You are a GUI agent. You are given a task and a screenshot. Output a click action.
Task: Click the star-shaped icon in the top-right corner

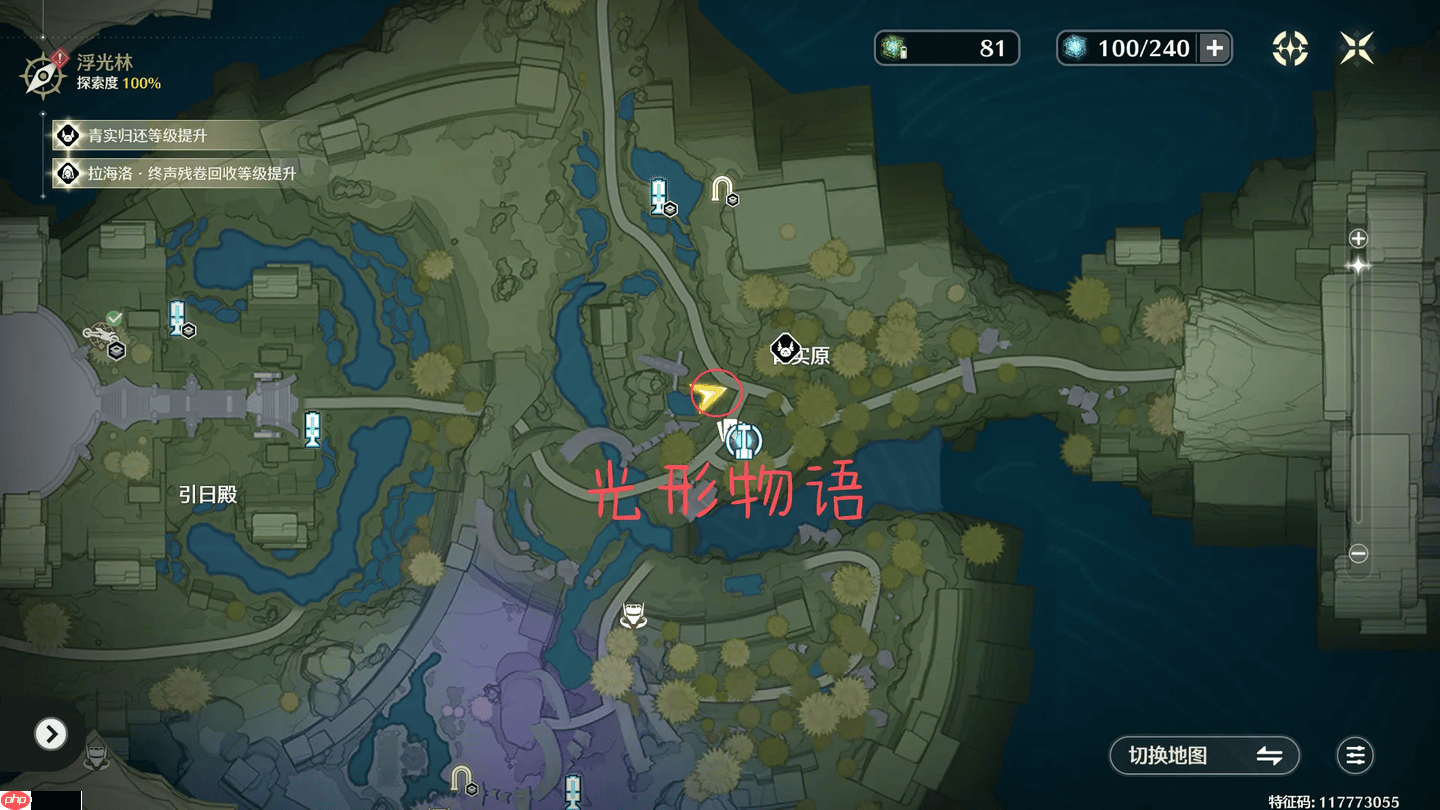(1355, 48)
